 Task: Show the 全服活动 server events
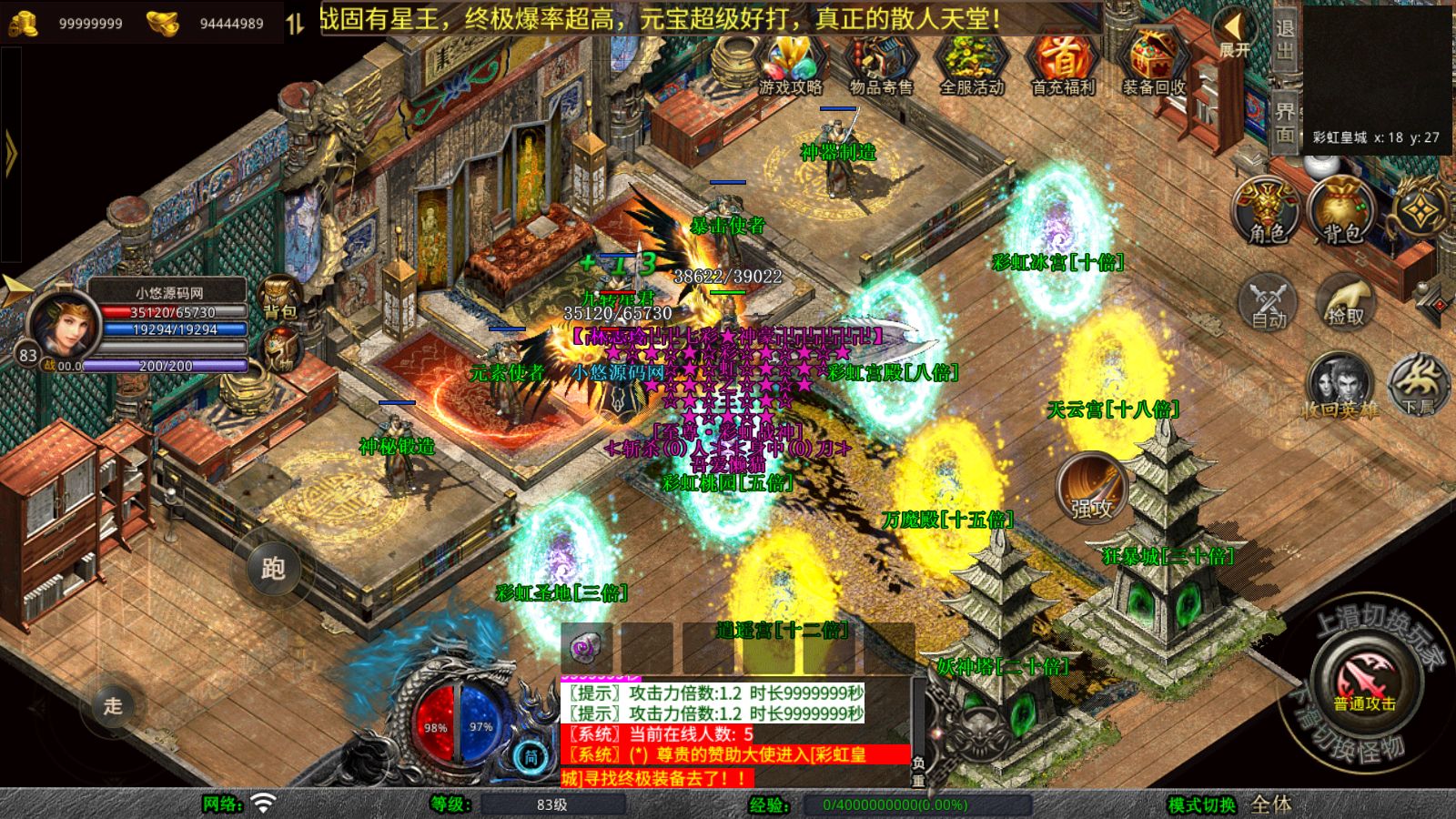[x=971, y=64]
